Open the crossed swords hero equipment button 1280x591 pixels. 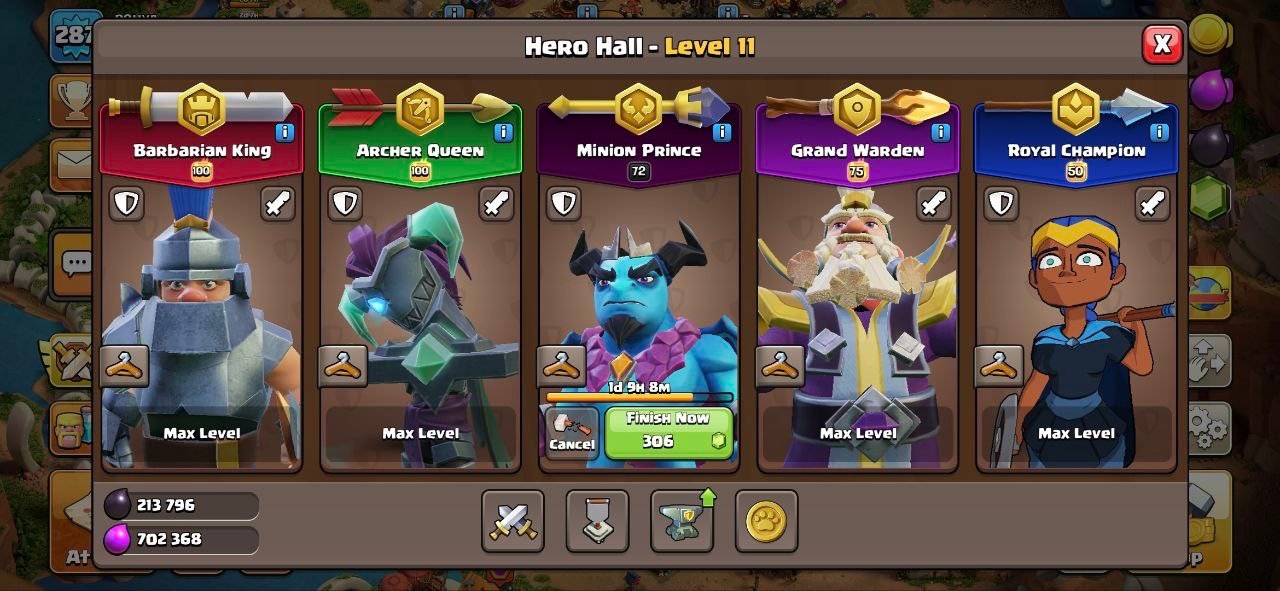coord(513,521)
